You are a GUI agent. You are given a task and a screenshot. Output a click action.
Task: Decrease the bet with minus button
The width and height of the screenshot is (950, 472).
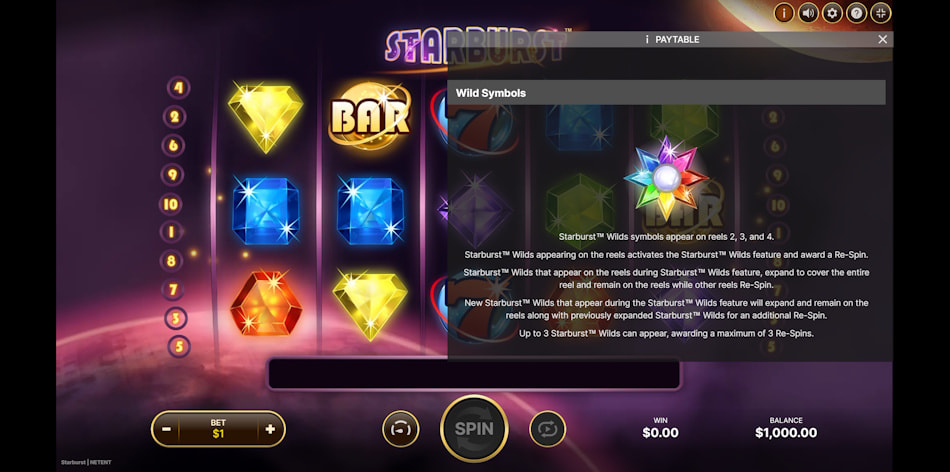(167, 429)
